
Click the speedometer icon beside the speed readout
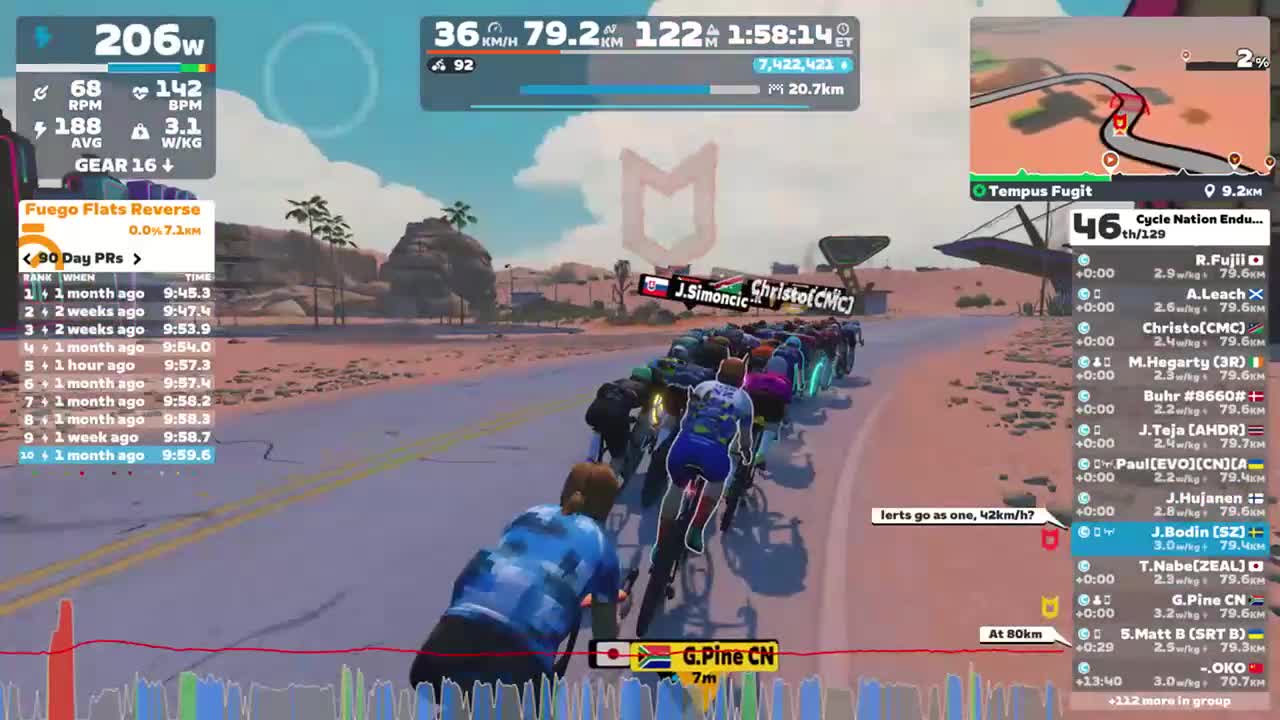(493, 28)
